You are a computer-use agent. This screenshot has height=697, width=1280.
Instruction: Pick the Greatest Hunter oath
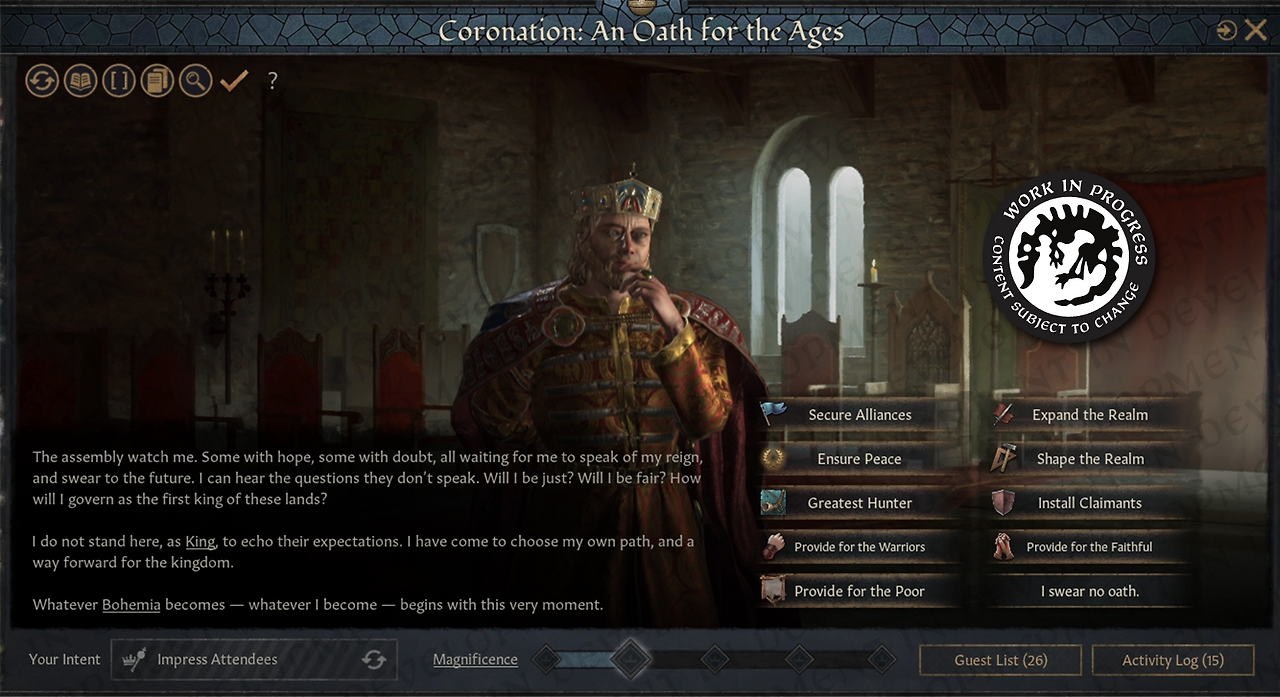(x=860, y=503)
